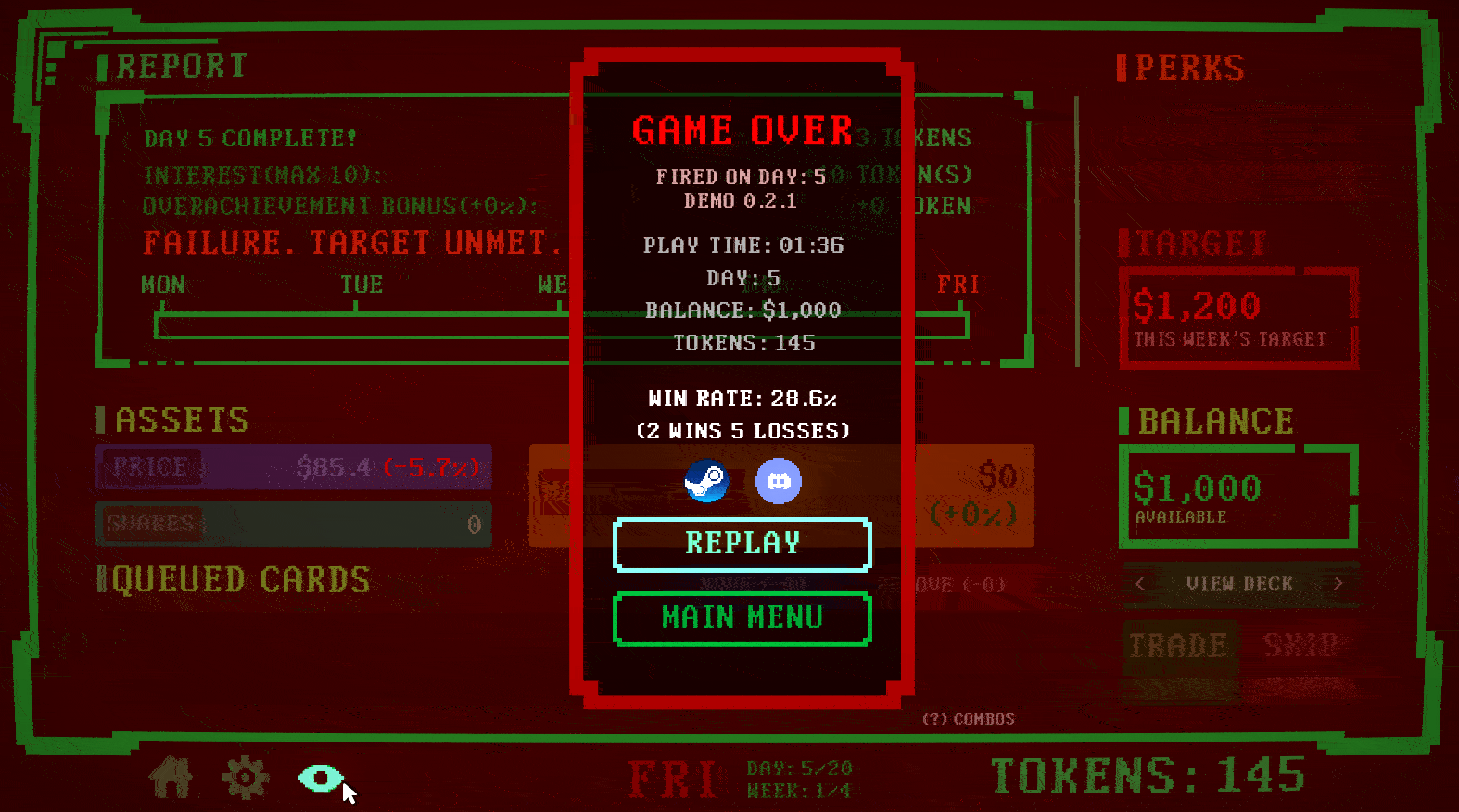Click the home icon in the bottom bar
Image resolution: width=1459 pixels, height=812 pixels.
(x=170, y=779)
